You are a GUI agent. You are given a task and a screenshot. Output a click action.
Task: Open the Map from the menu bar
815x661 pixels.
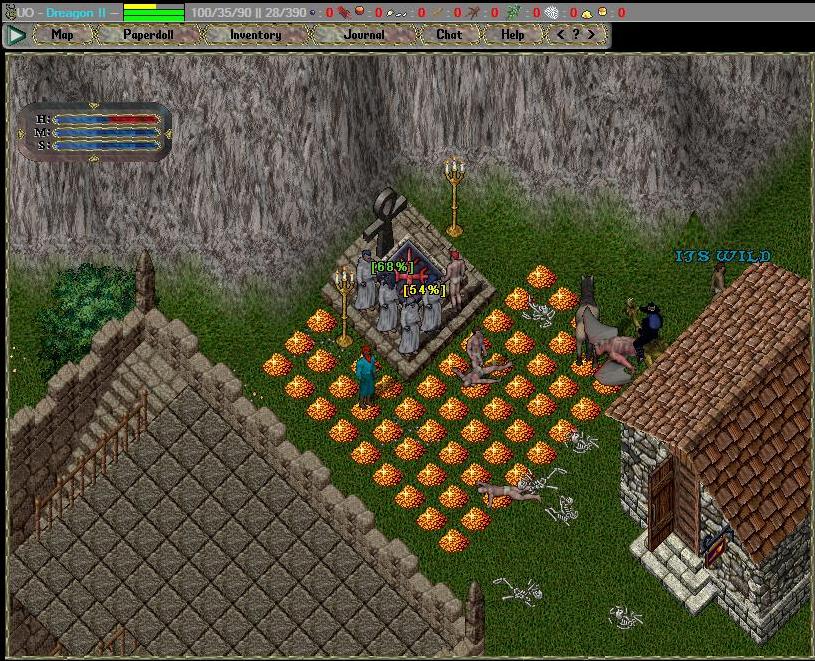click(x=62, y=35)
